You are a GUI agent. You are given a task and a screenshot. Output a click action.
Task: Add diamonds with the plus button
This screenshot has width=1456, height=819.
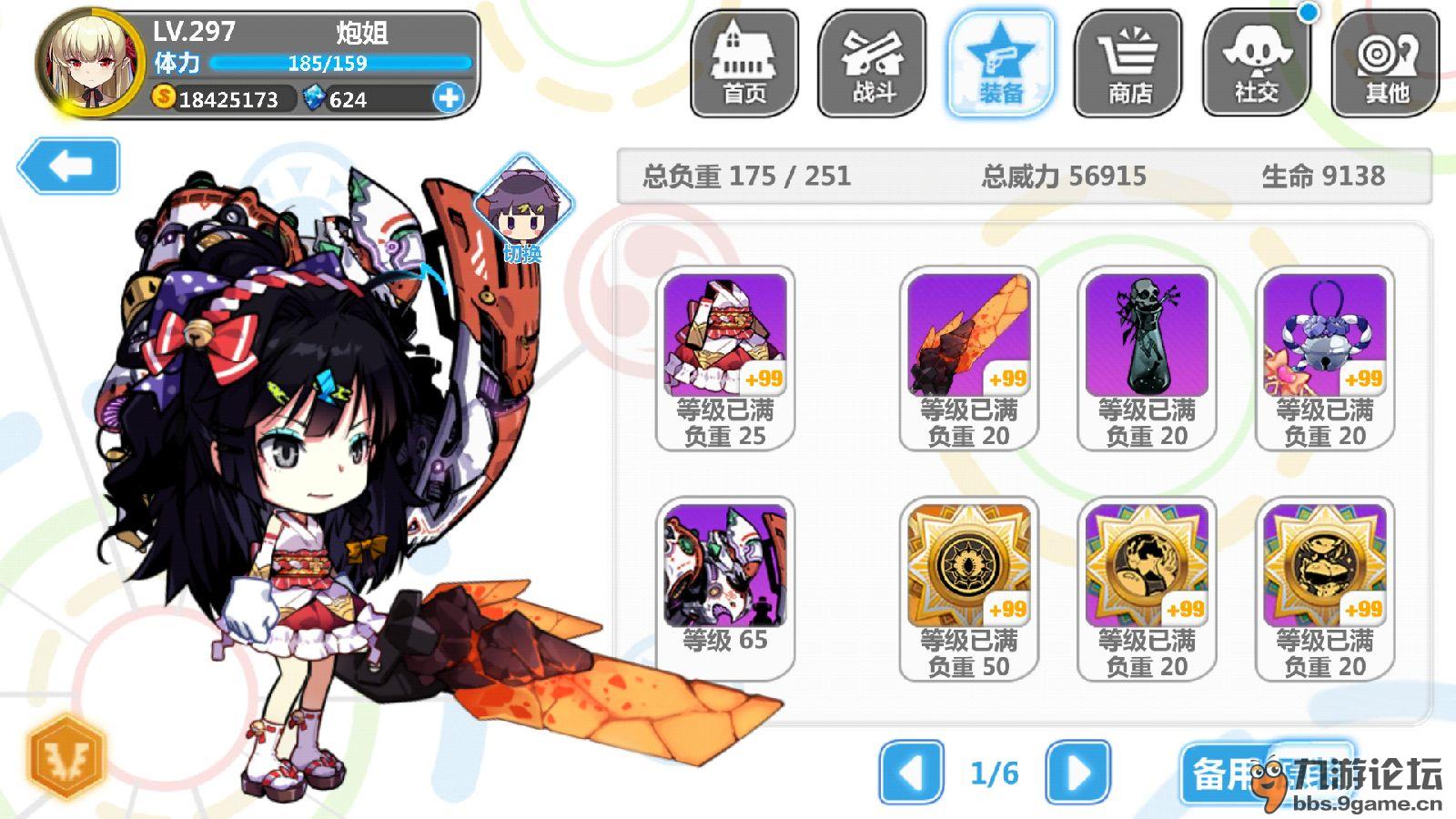pyautogui.click(x=448, y=97)
